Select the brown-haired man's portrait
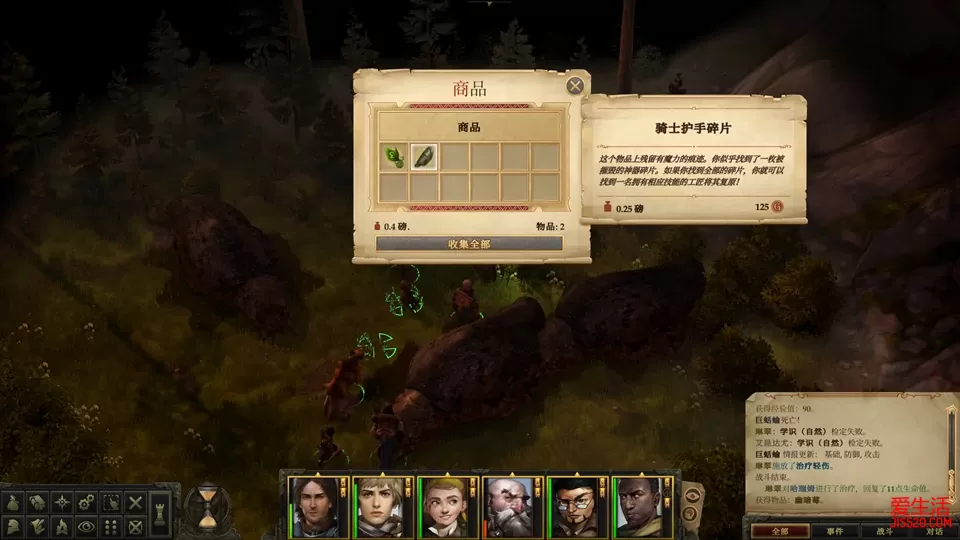 314,506
